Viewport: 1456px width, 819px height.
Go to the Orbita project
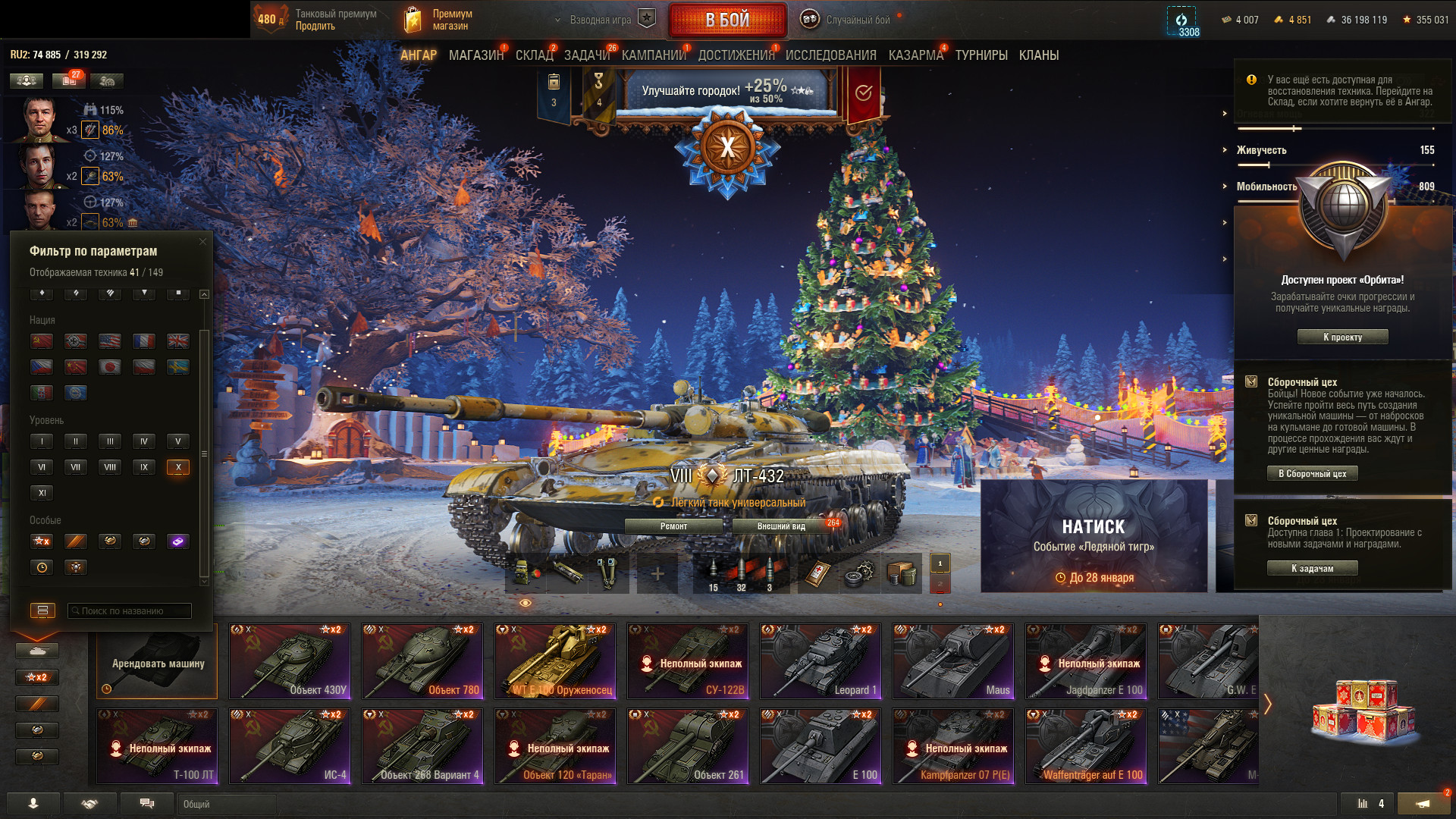coord(1342,337)
